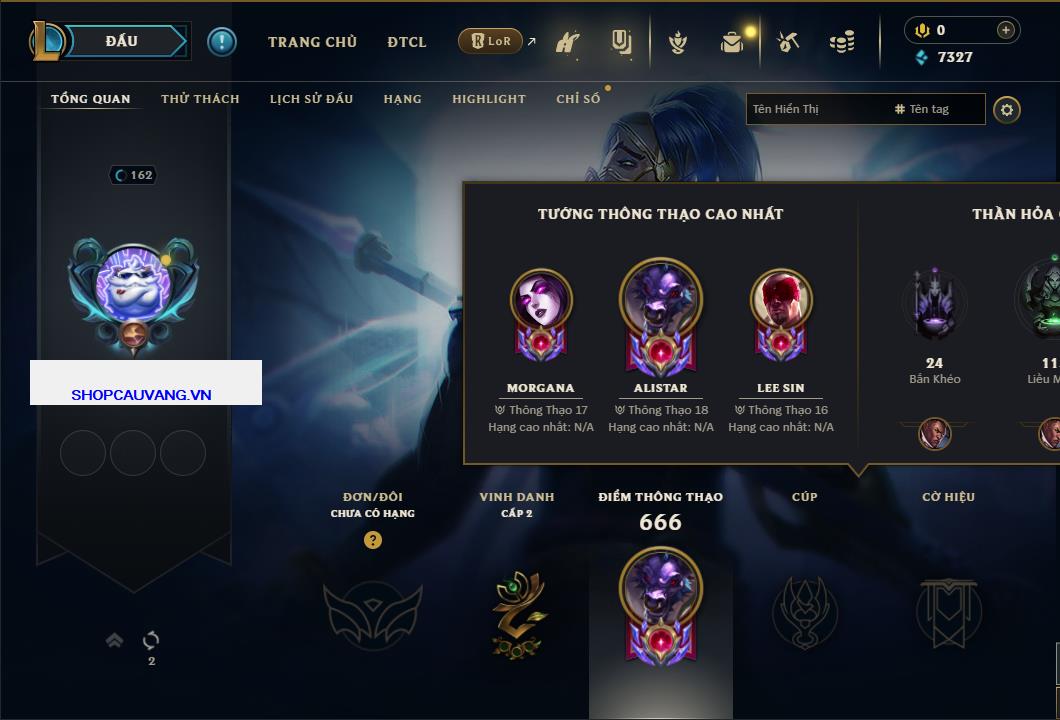
Task: Select the Morgana mastery portrait
Action: pyautogui.click(x=541, y=300)
